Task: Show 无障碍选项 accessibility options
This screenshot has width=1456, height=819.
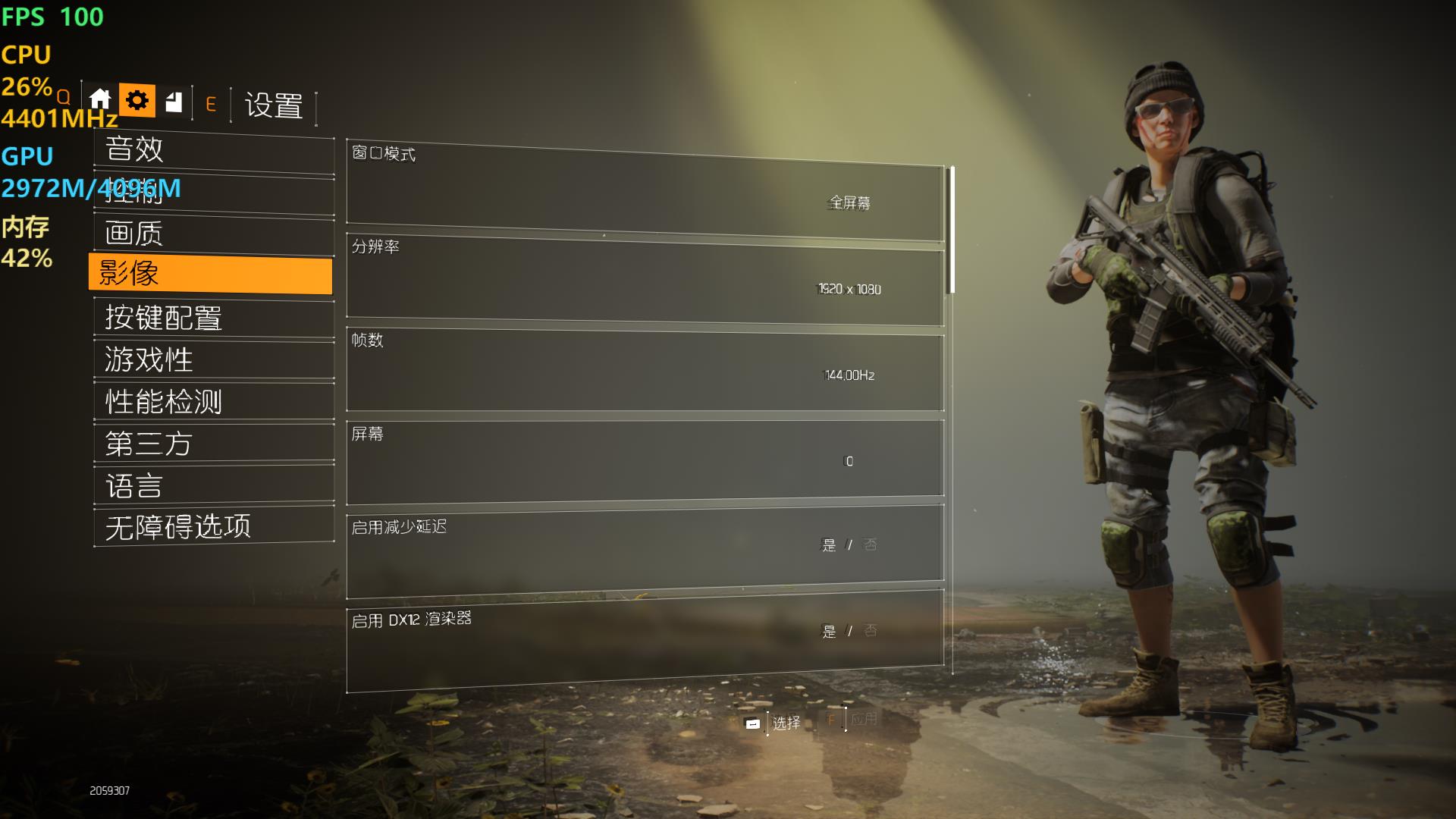Action: [x=213, y=526]
